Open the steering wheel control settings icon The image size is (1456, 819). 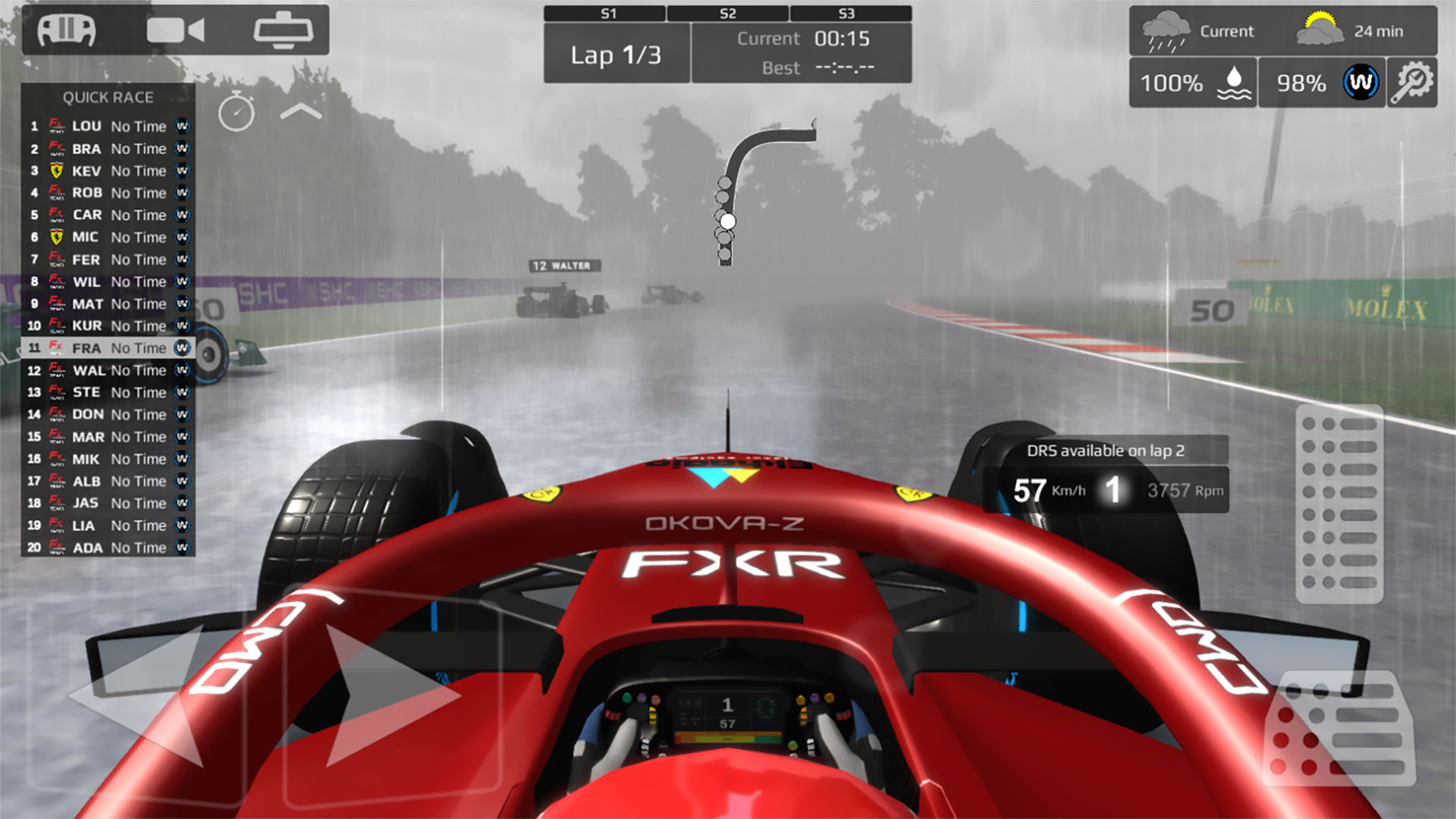[x=67, y=30]
